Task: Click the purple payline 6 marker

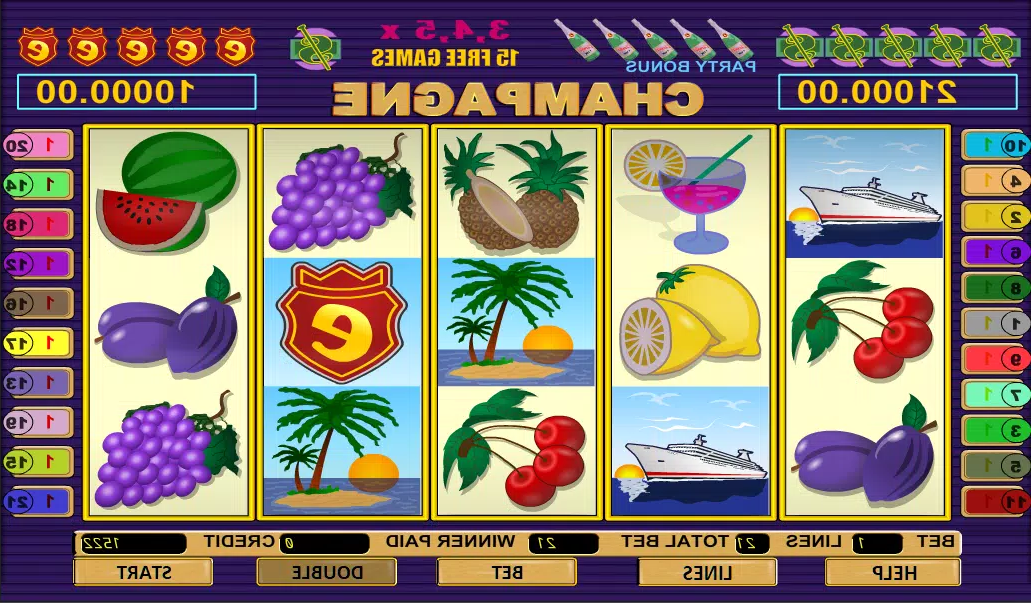Action: [x=993, y=252]
